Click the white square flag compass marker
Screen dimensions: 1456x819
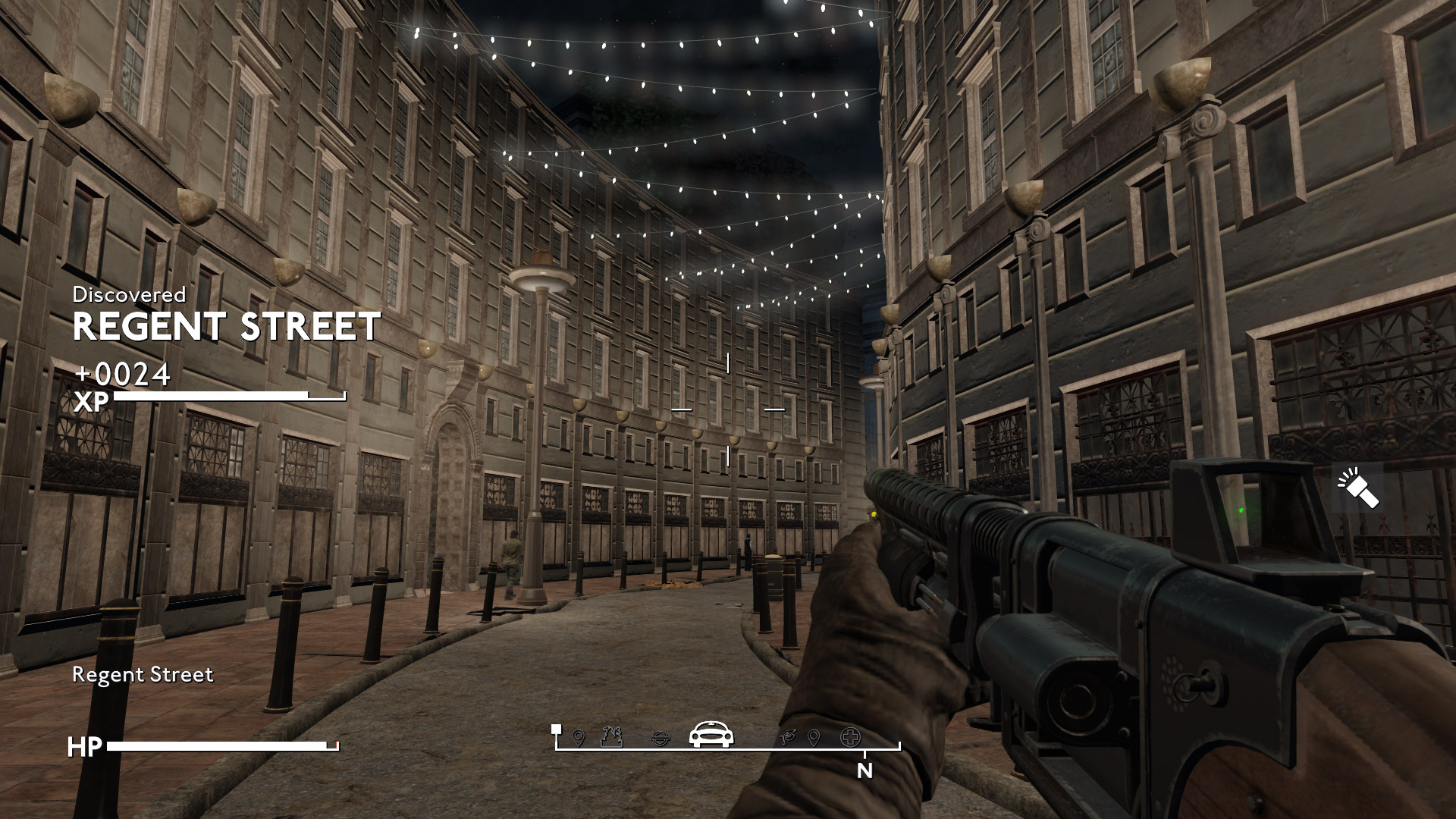557,730
